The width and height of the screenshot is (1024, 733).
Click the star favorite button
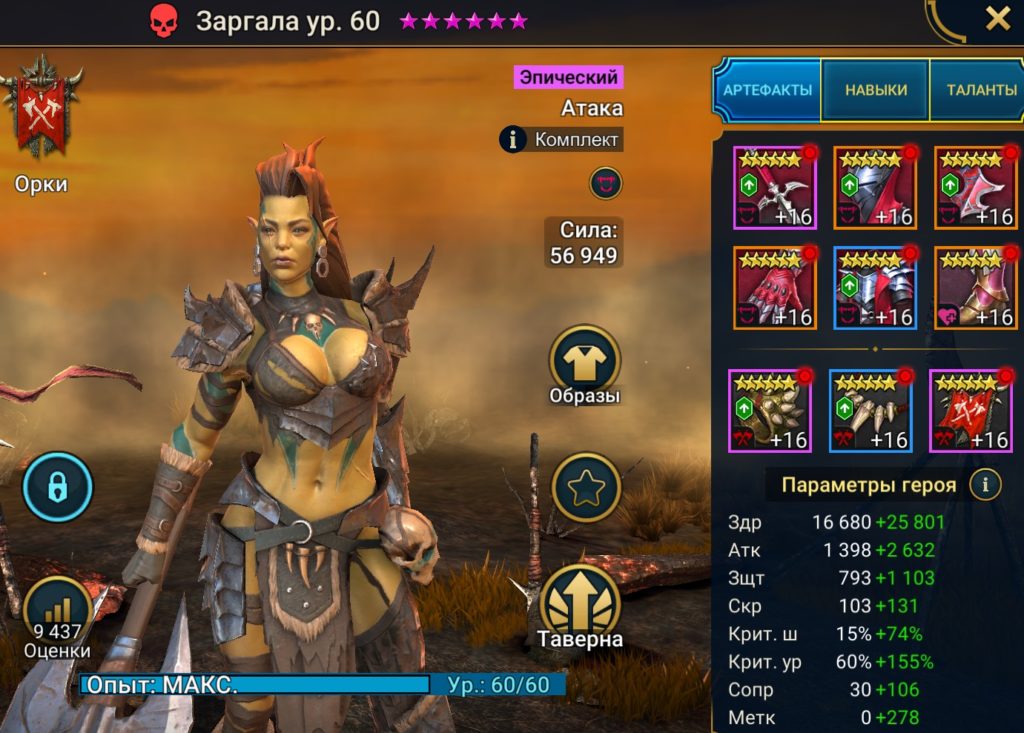pyautogui.click(x=586, y=487)
